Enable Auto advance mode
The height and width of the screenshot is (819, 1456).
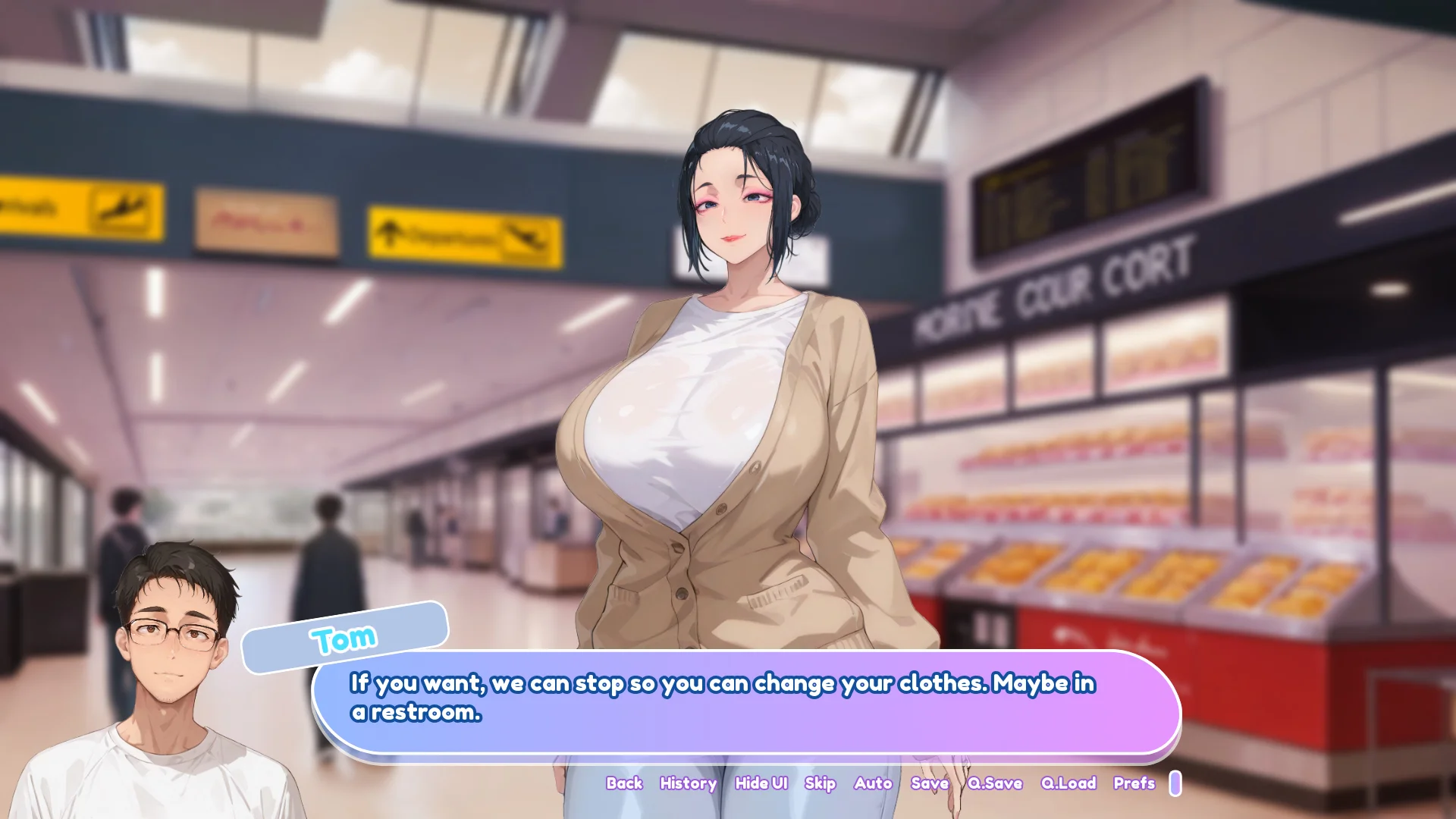coord(873,783)
